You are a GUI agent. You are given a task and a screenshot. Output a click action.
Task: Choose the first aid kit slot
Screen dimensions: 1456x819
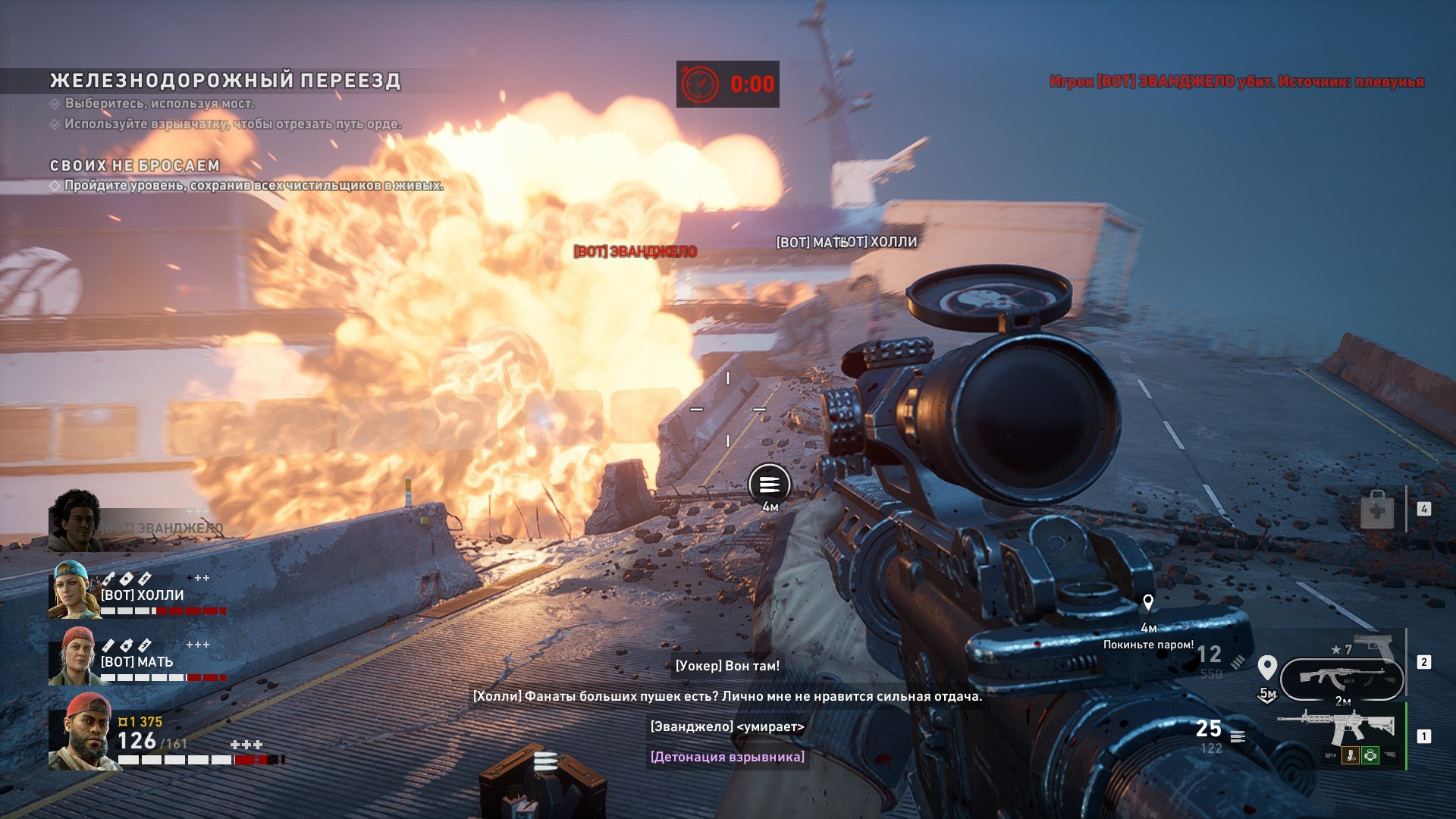point(1377,509)
